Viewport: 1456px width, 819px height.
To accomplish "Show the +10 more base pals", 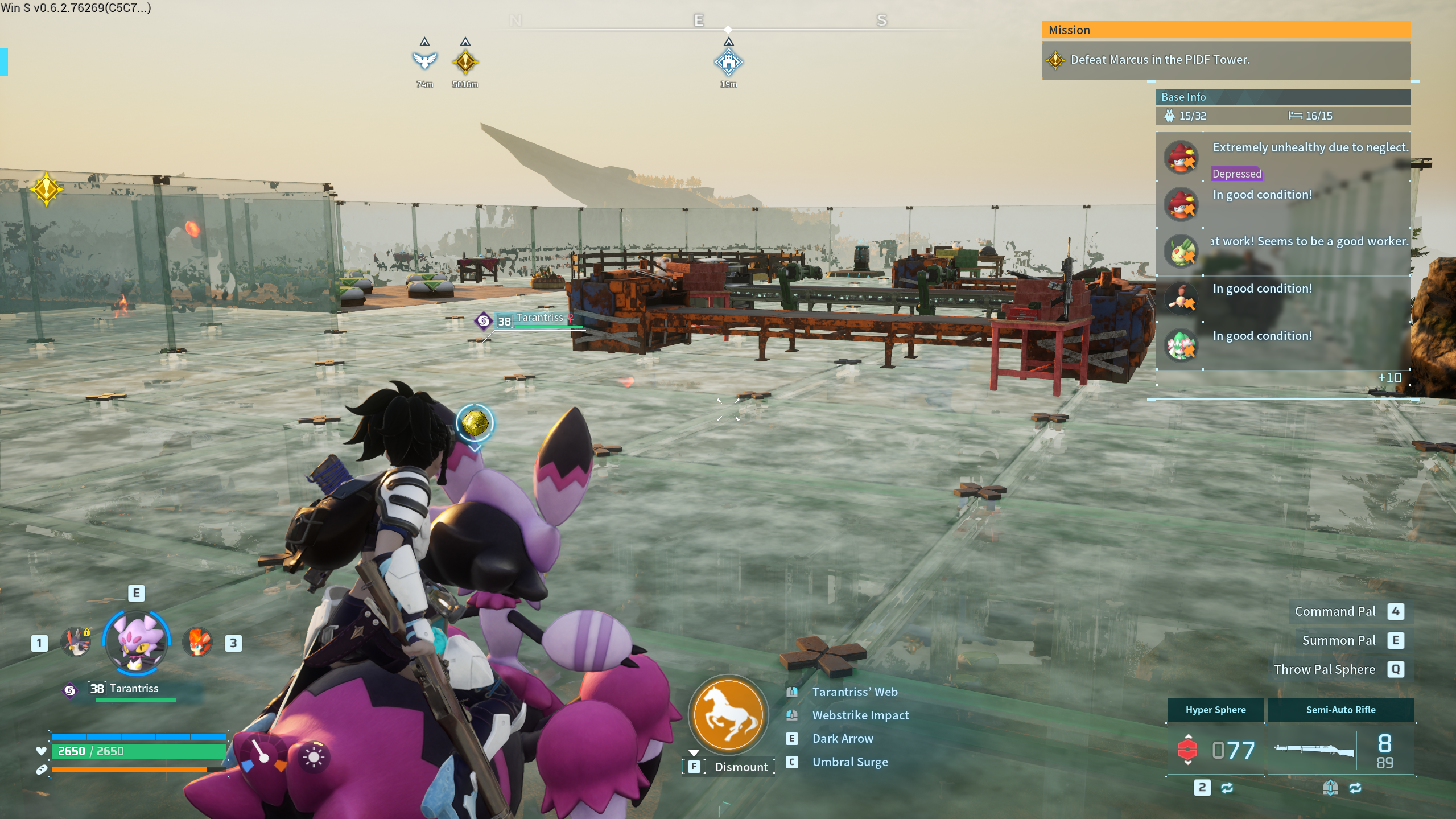I will 1389,378.
